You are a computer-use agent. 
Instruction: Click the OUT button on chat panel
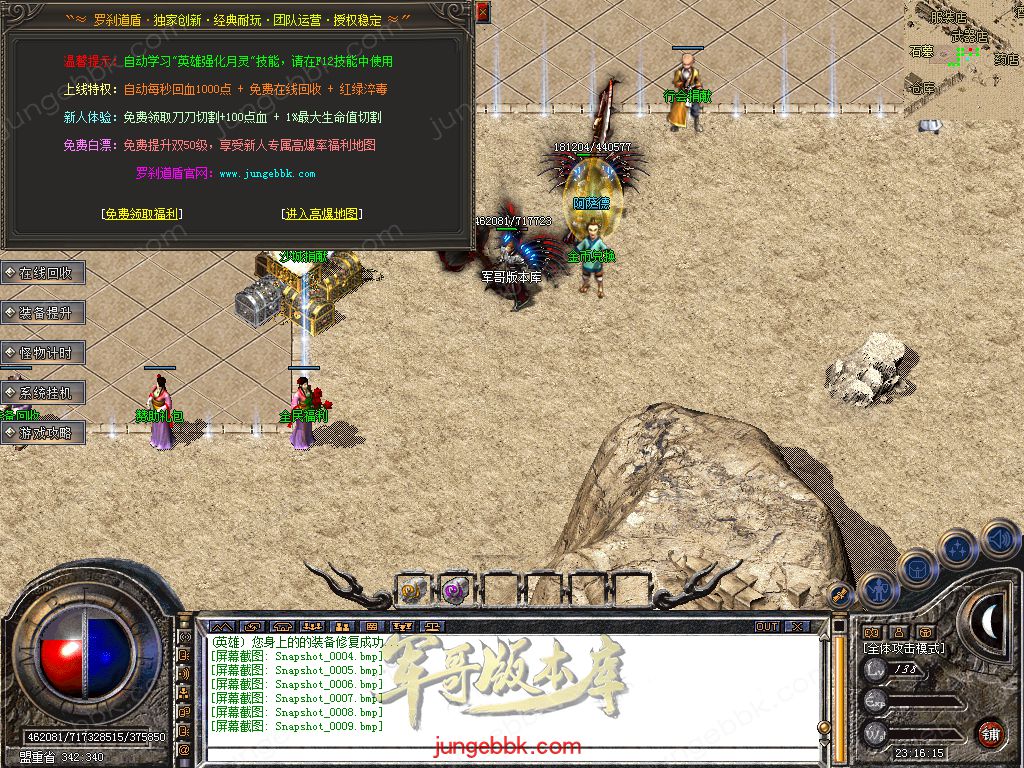pyautogui.click(x=767, y=626)
